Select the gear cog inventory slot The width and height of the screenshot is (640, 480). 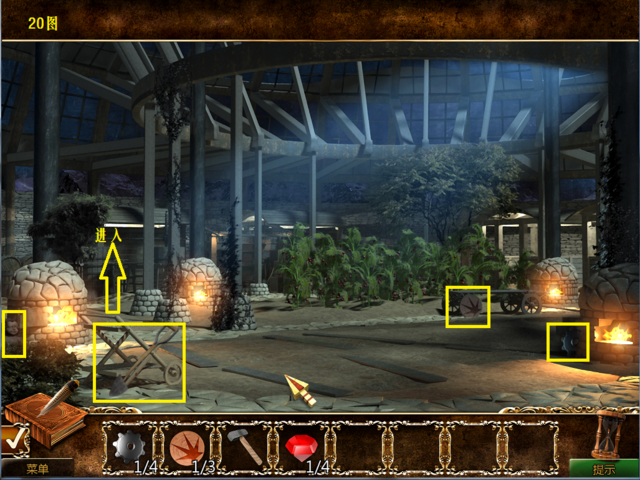(x=130, y=444)
